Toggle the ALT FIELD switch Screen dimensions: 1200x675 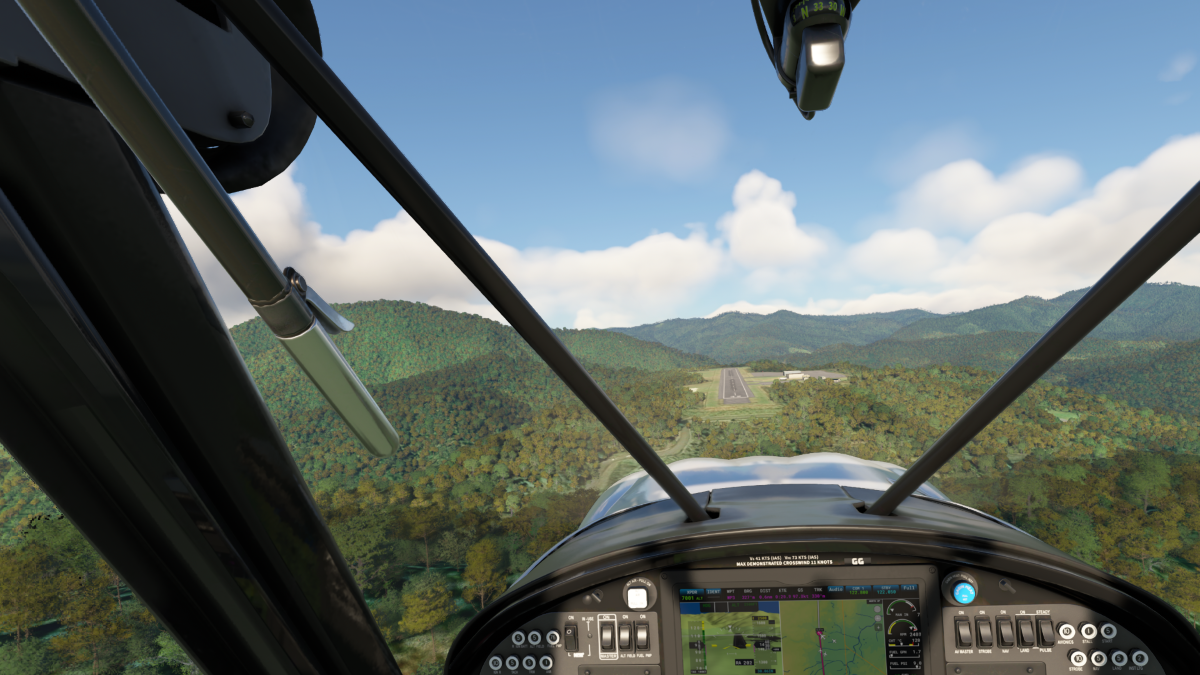coord(624,635)
